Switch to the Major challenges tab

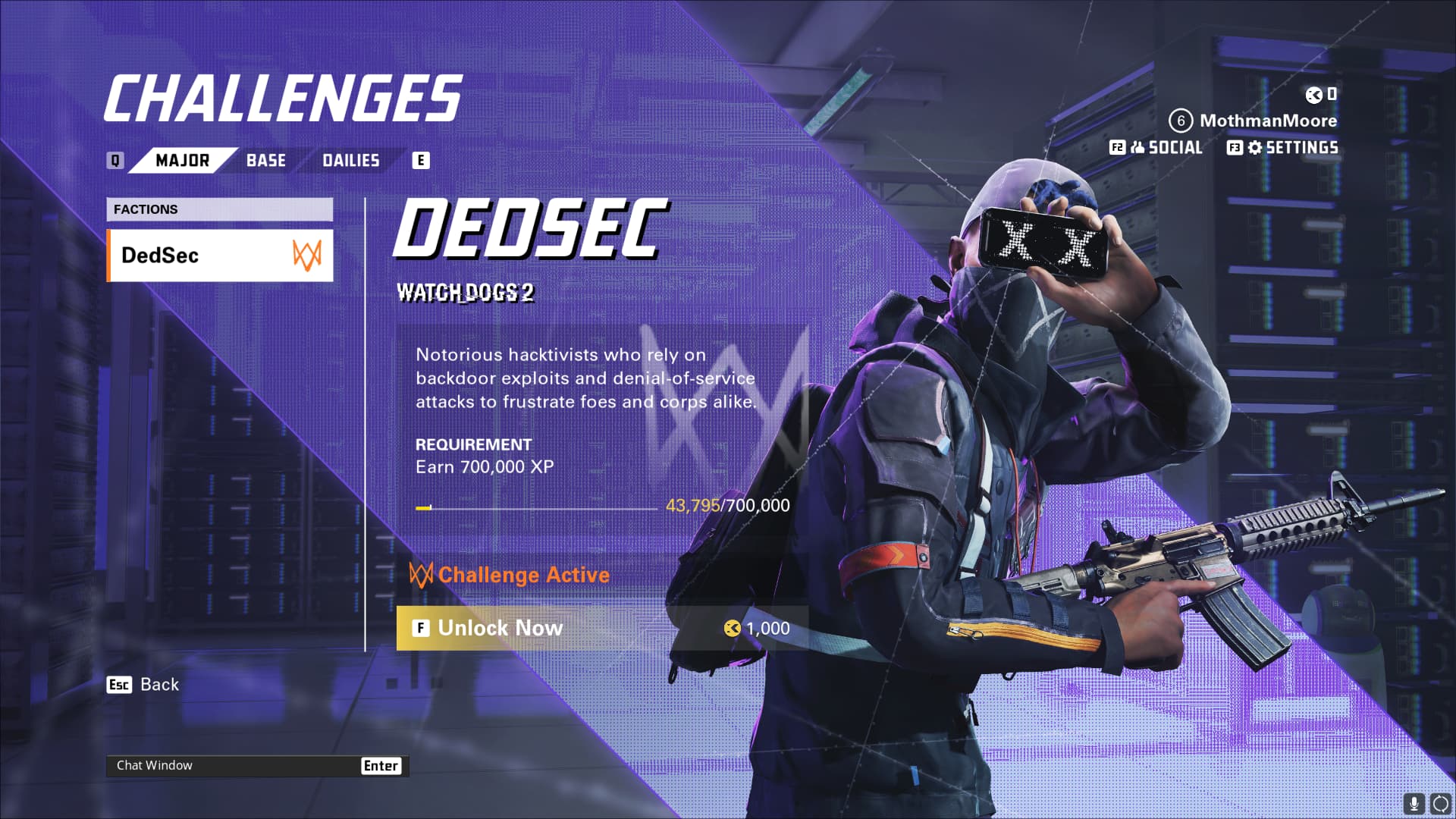[182, 160]
